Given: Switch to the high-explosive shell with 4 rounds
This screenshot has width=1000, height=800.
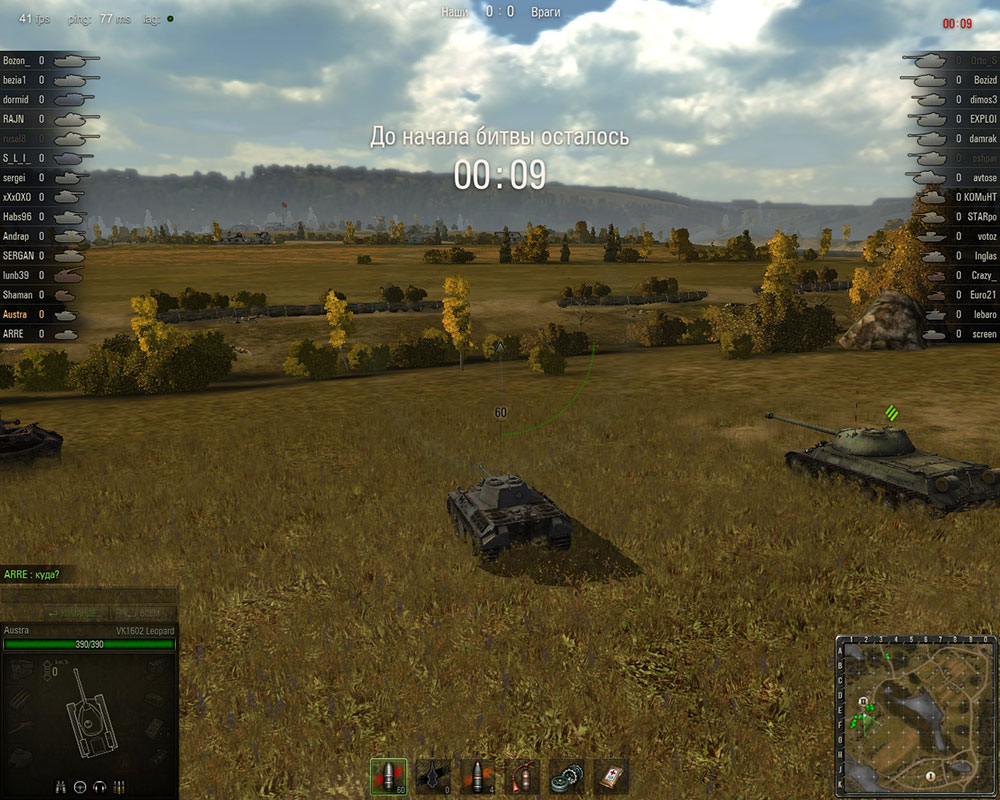Looking at the screenshot, I should (x=477, y=775).
